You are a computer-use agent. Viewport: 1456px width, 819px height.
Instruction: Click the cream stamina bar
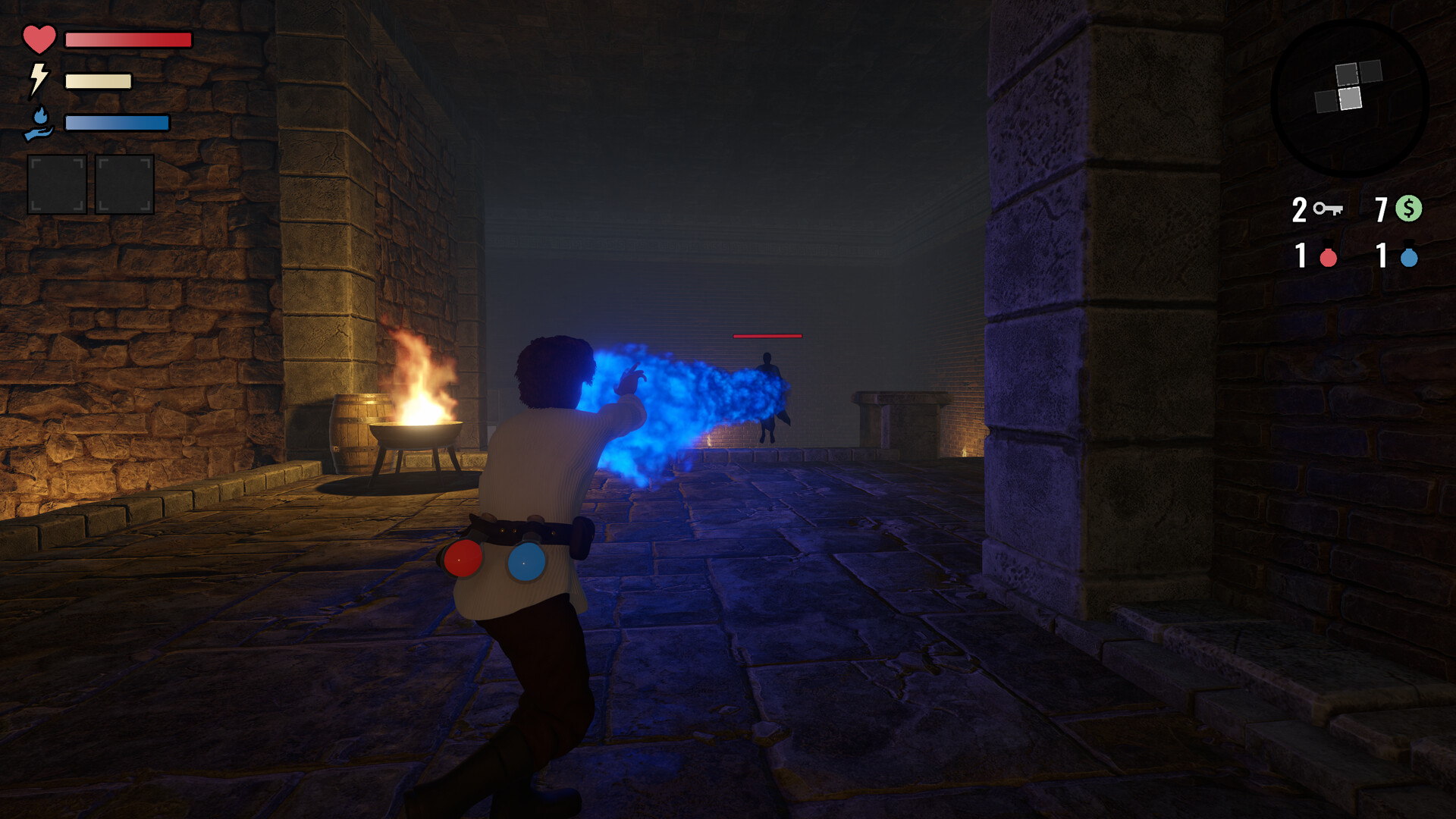(x=99, y=80)
